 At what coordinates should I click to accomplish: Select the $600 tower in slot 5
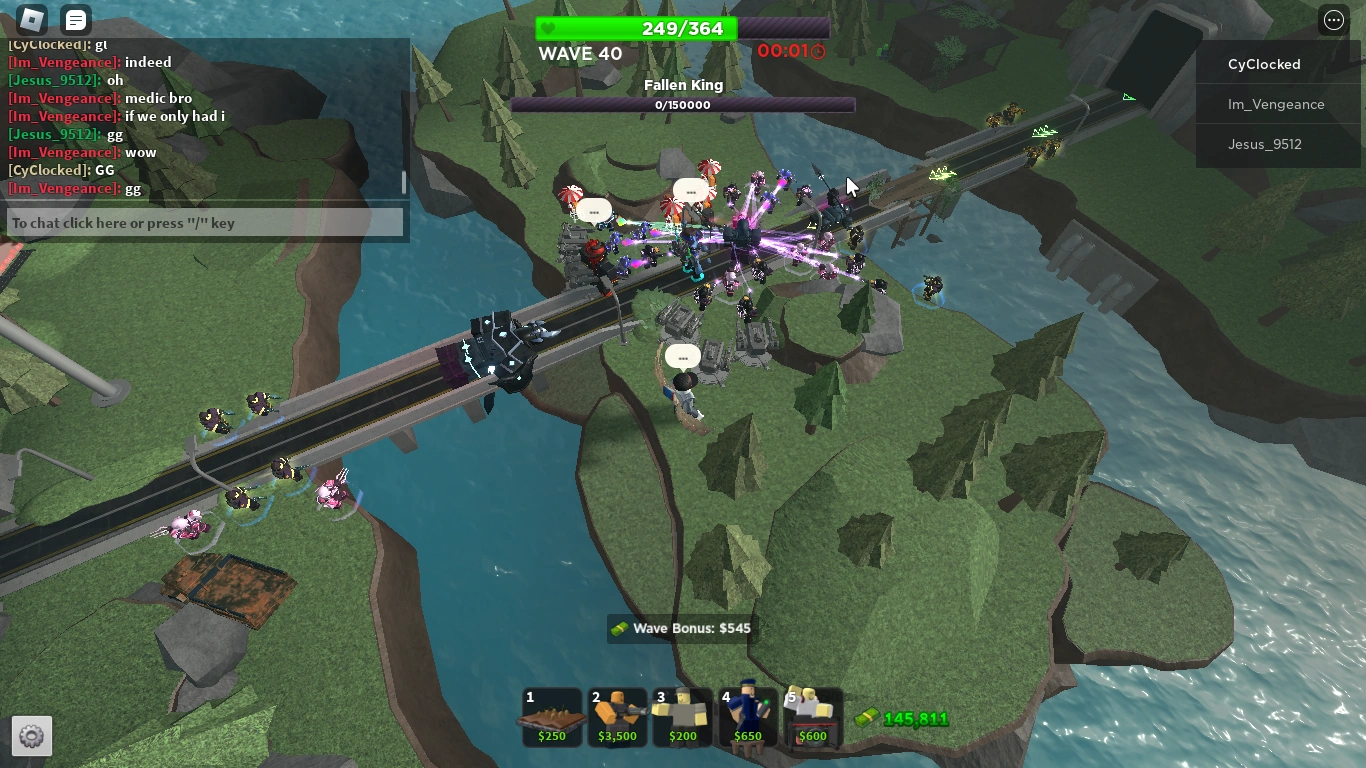pyautogui.click(x=812, y=716)
